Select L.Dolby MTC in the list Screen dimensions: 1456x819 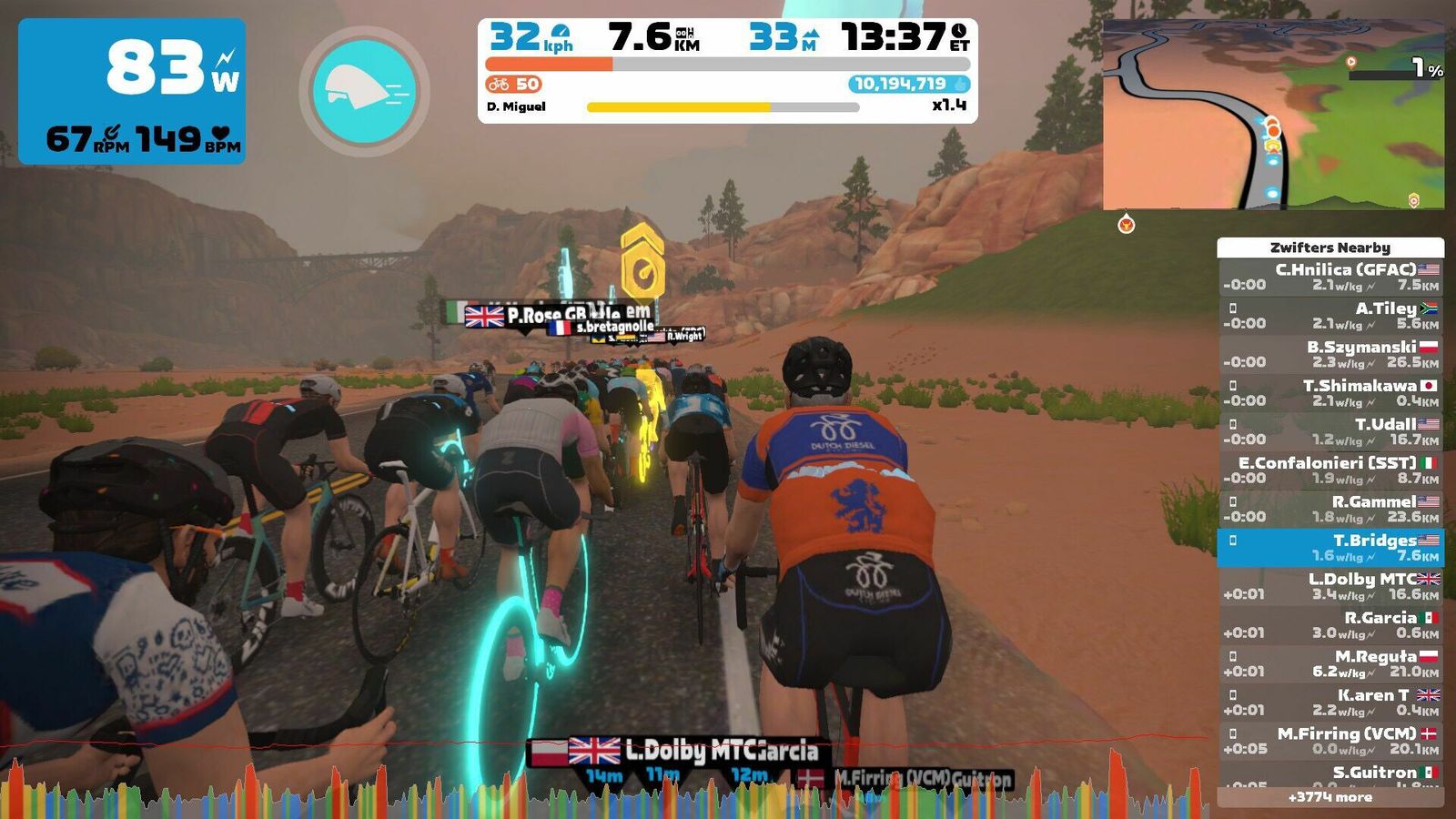coord(1330,586)
